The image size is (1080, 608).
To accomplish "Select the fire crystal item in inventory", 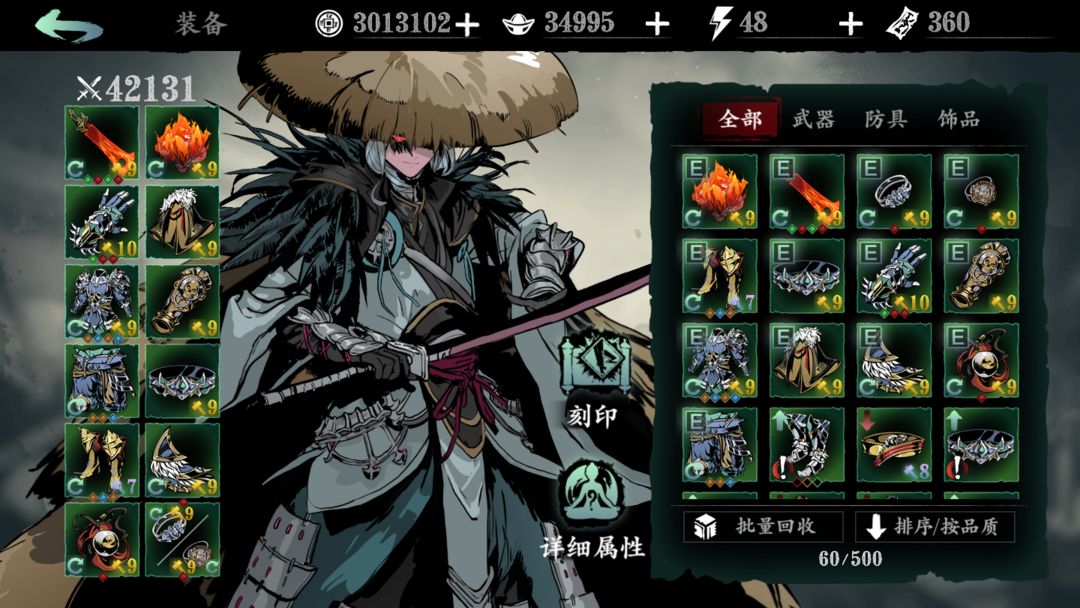I will pos(720,191).
